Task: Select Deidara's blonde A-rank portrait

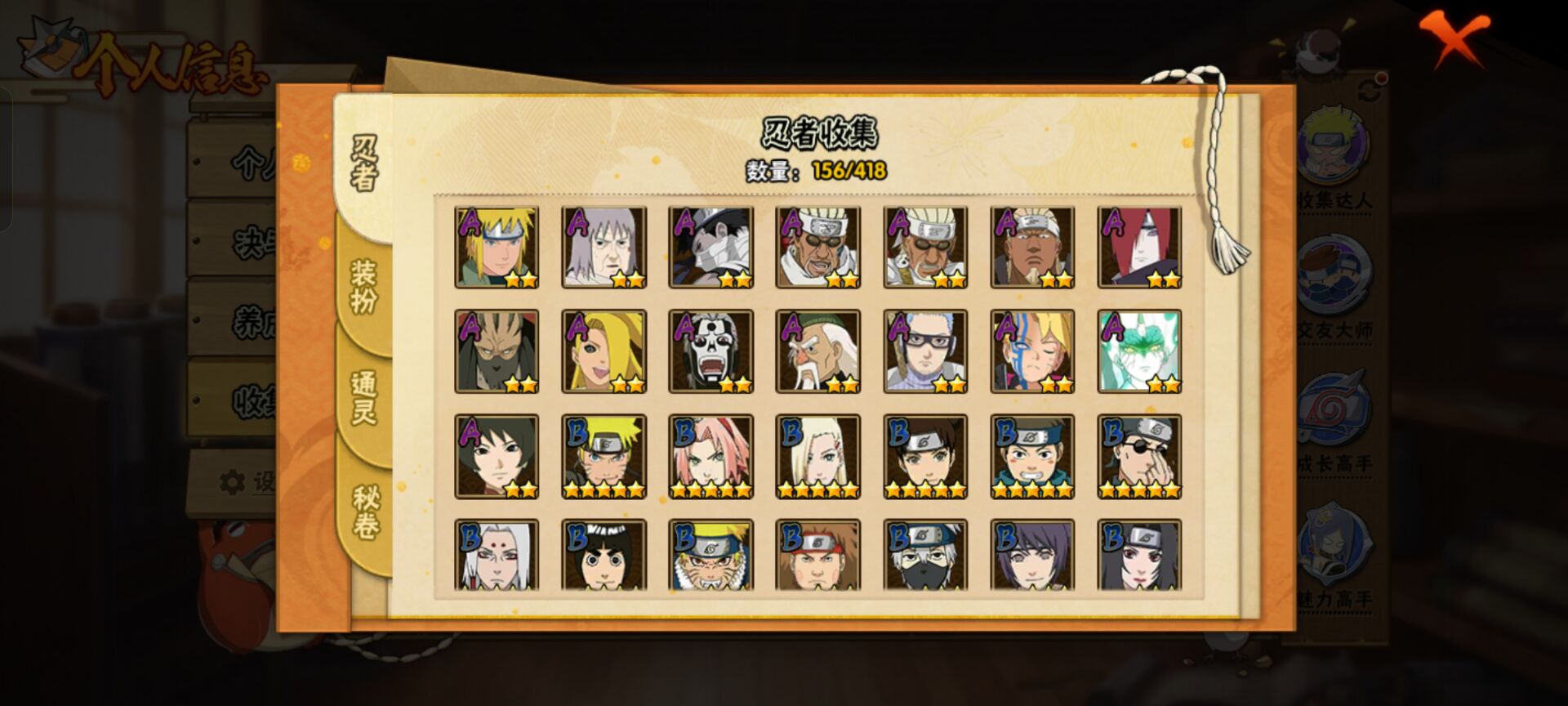Action: click(604, 351)
